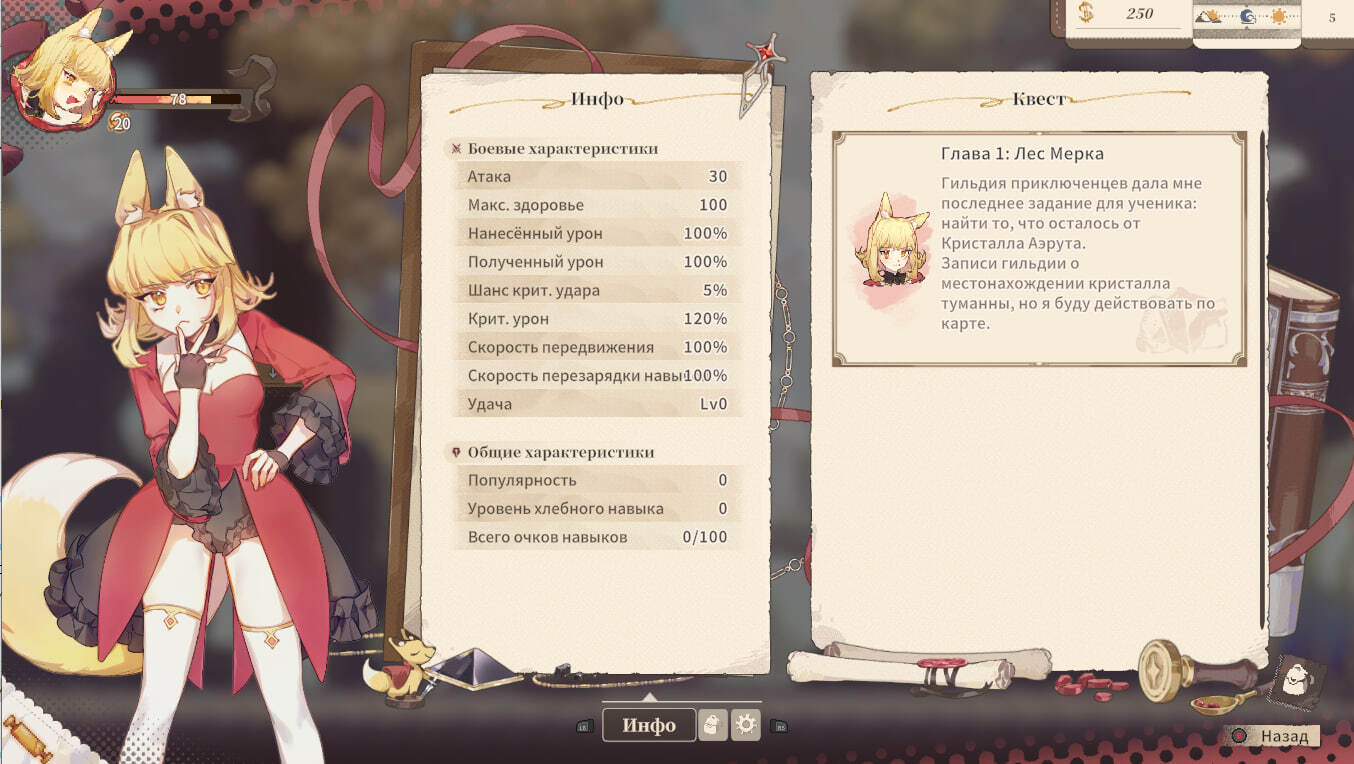Select the Популярность stat row
This screenshot has width=1354, height=764.
pos(597,480)
